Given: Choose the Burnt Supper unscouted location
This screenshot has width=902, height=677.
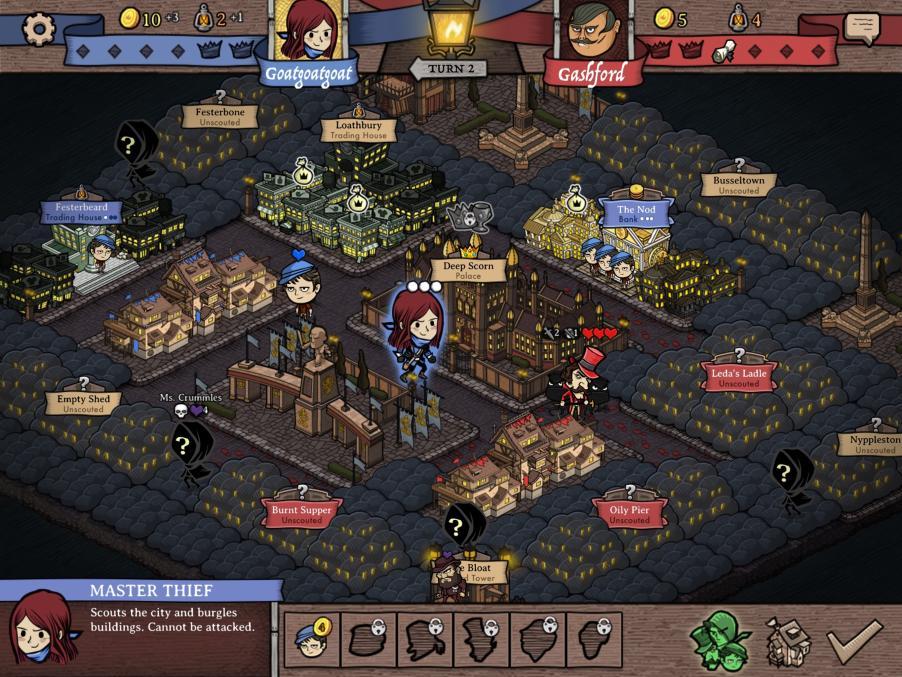Looking at the screenshot, I should 301,514.
